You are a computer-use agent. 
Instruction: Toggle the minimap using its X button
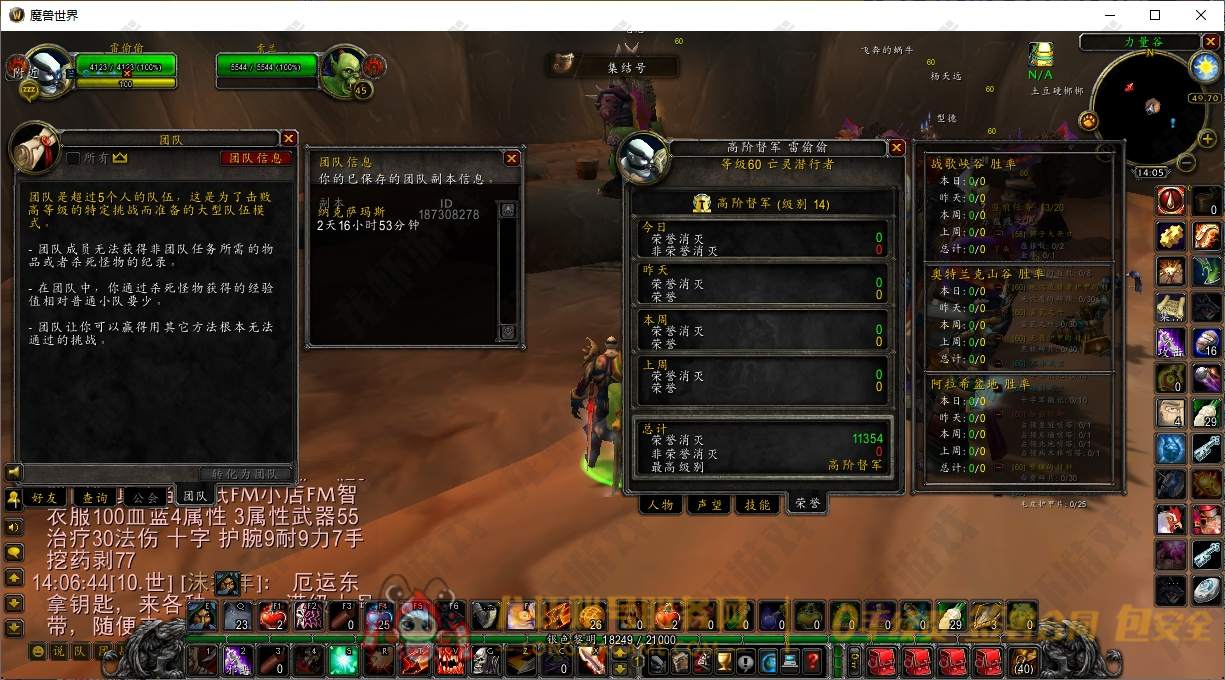1209,43
